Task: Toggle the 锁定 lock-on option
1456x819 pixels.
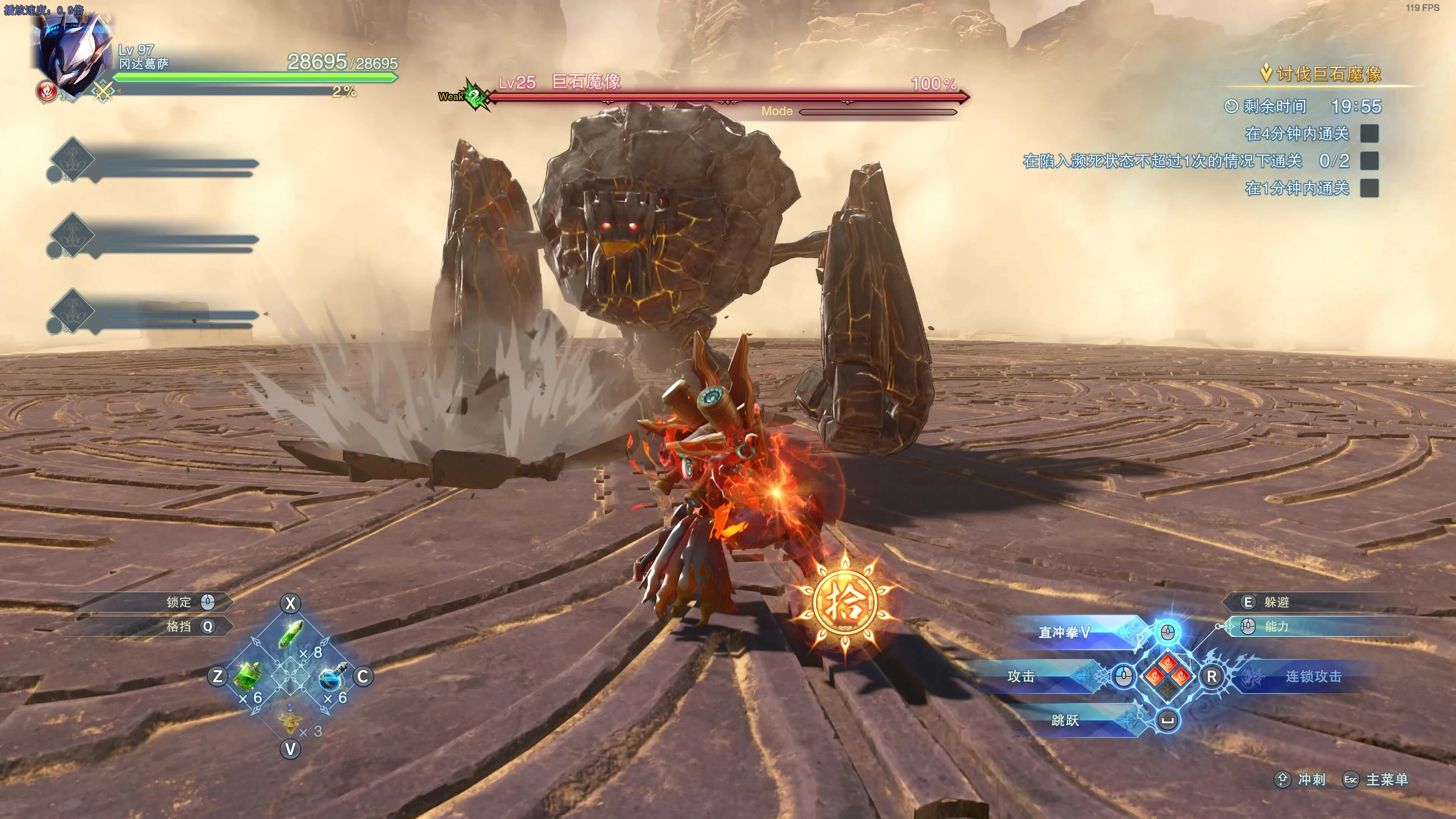Action: click(179, 602)
